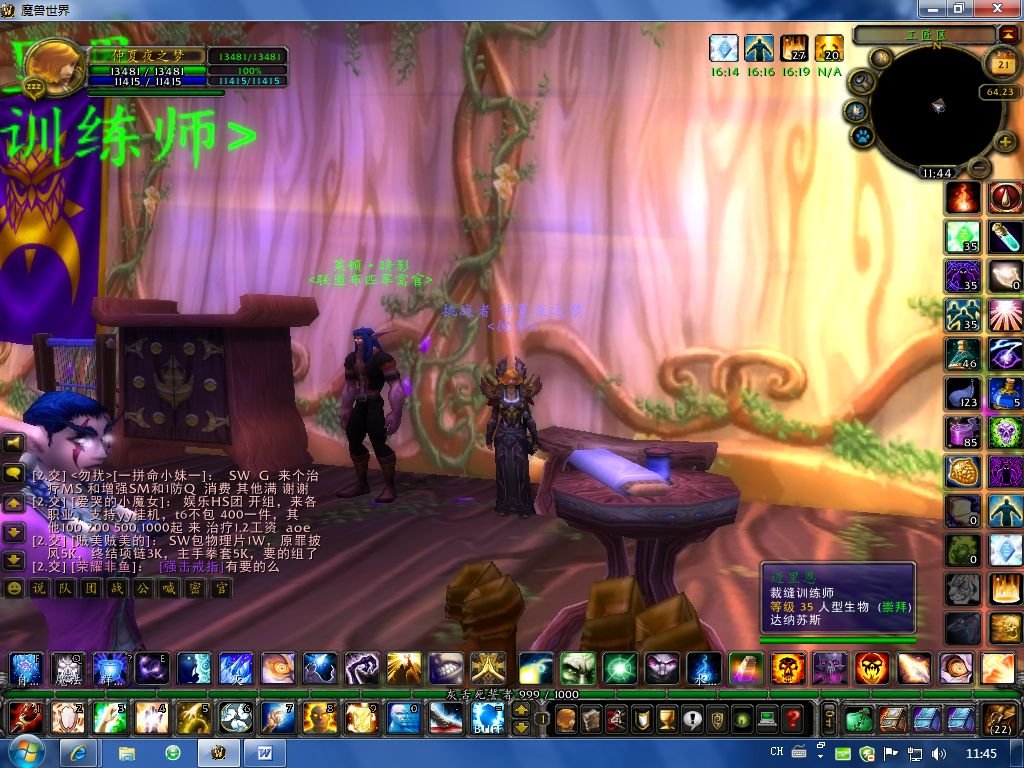Click the minimap zoom-in plus button

(1005, 142)
